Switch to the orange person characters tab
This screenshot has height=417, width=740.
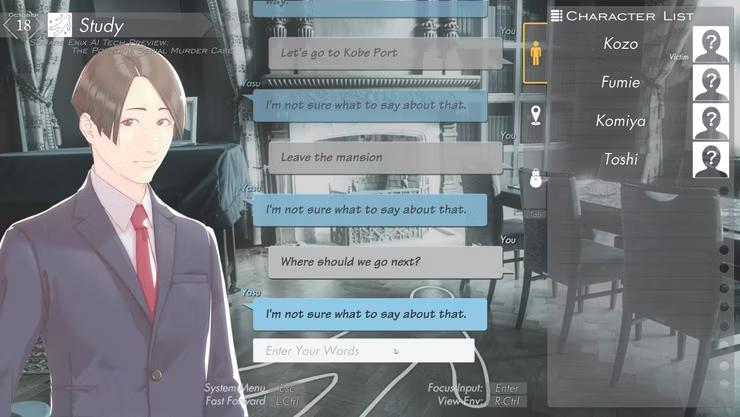(535, 54)
